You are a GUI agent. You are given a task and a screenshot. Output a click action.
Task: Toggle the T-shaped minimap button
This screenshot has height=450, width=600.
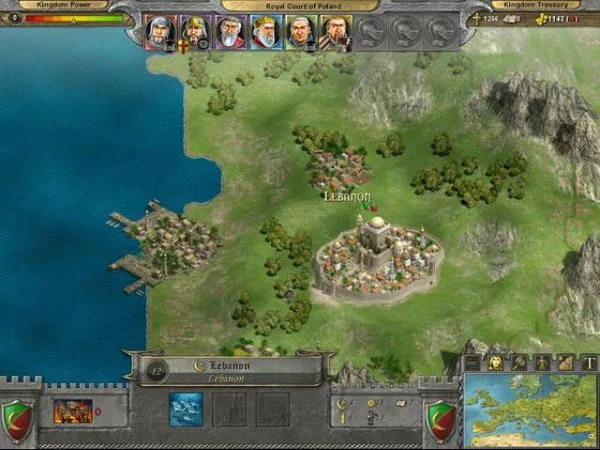[589, 362]
